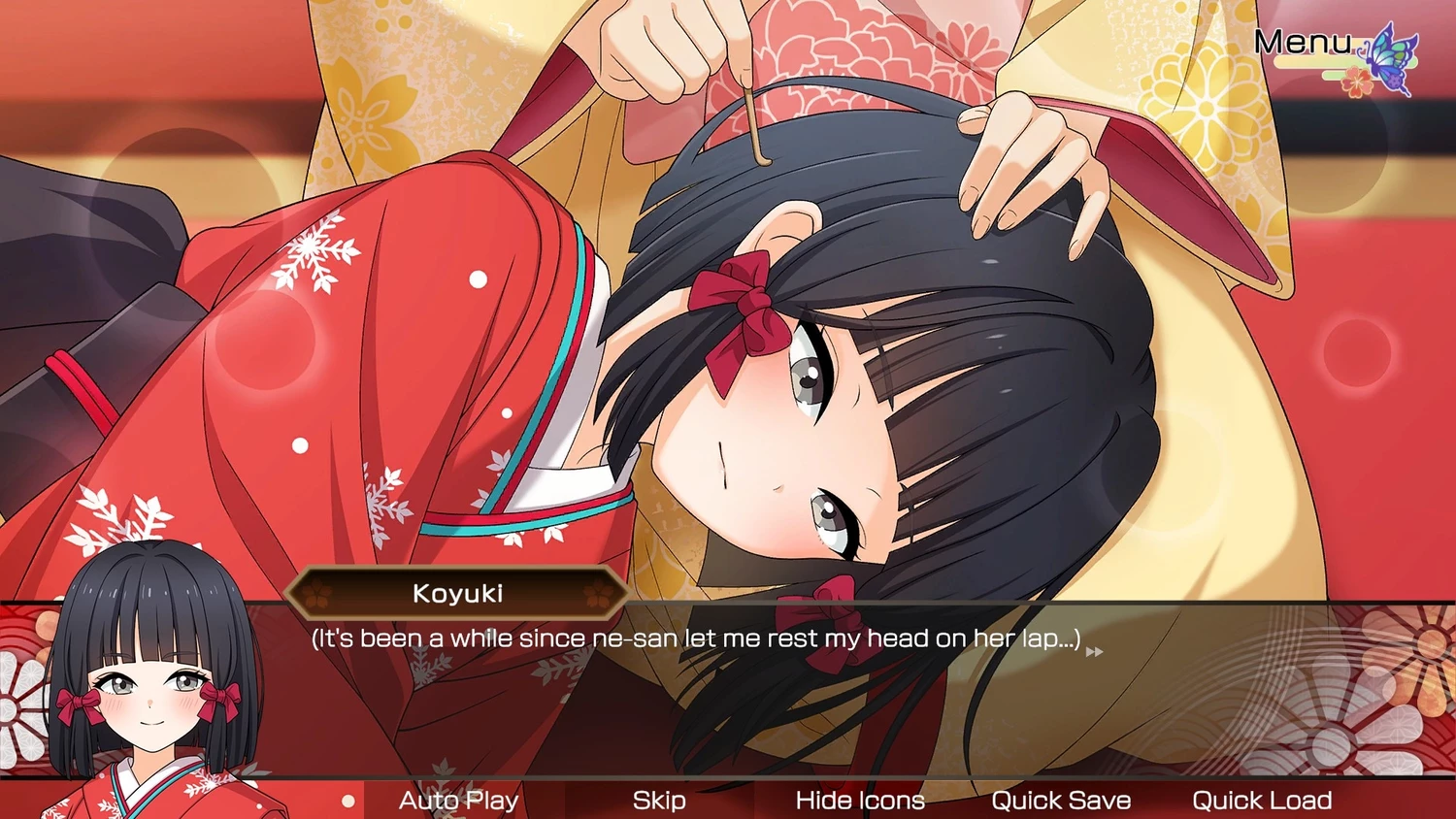Advance dialogue using the small arrow indicator
The height and width of the screenshot is (819, 1456).
(x=1094, y=652)
